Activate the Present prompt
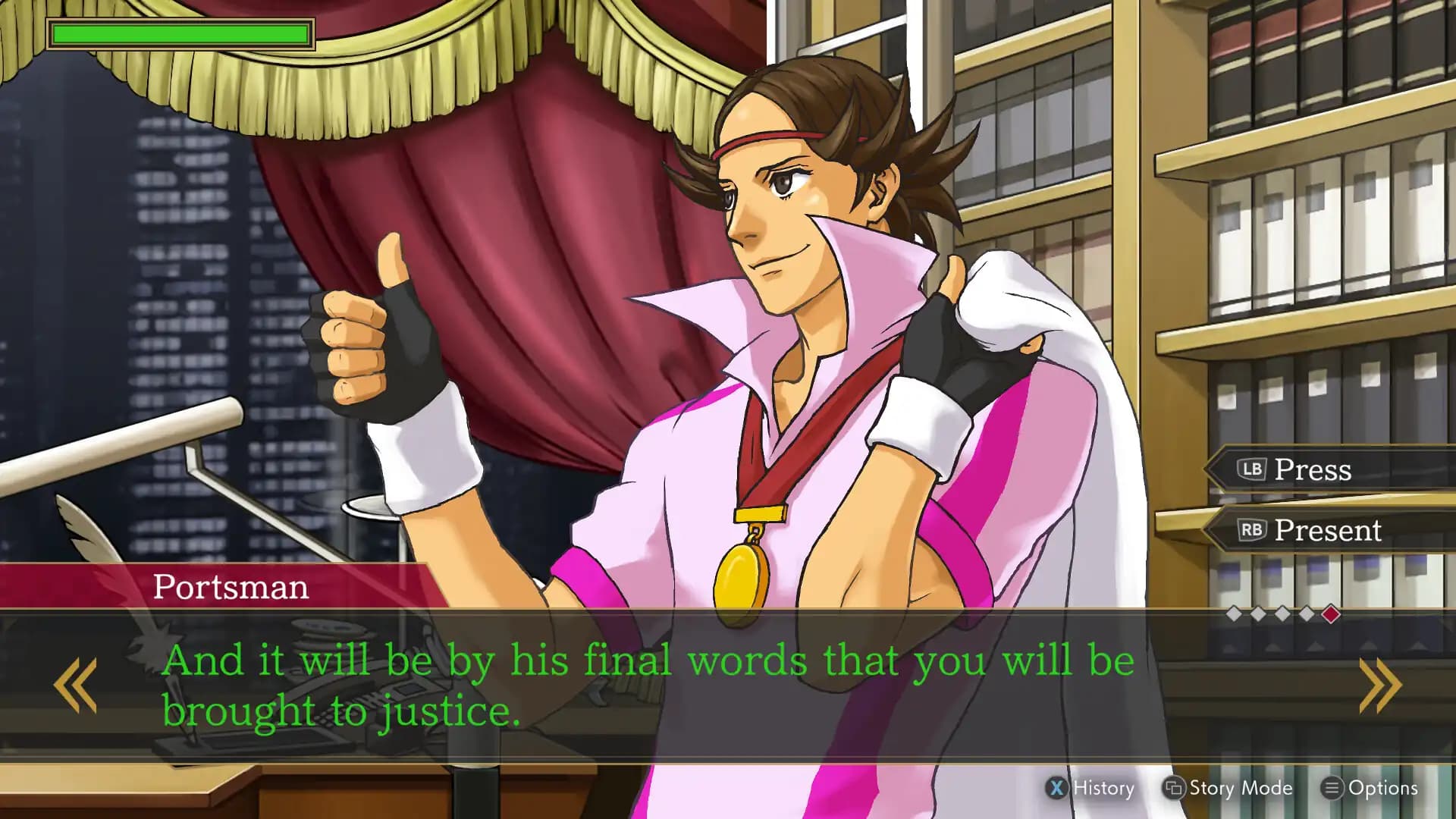 point(1327,531)
